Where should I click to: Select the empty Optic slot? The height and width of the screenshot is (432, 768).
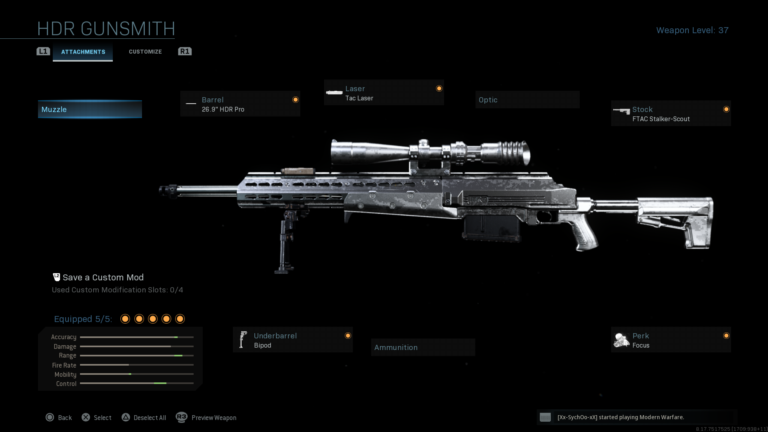click(x=527, y=100)
